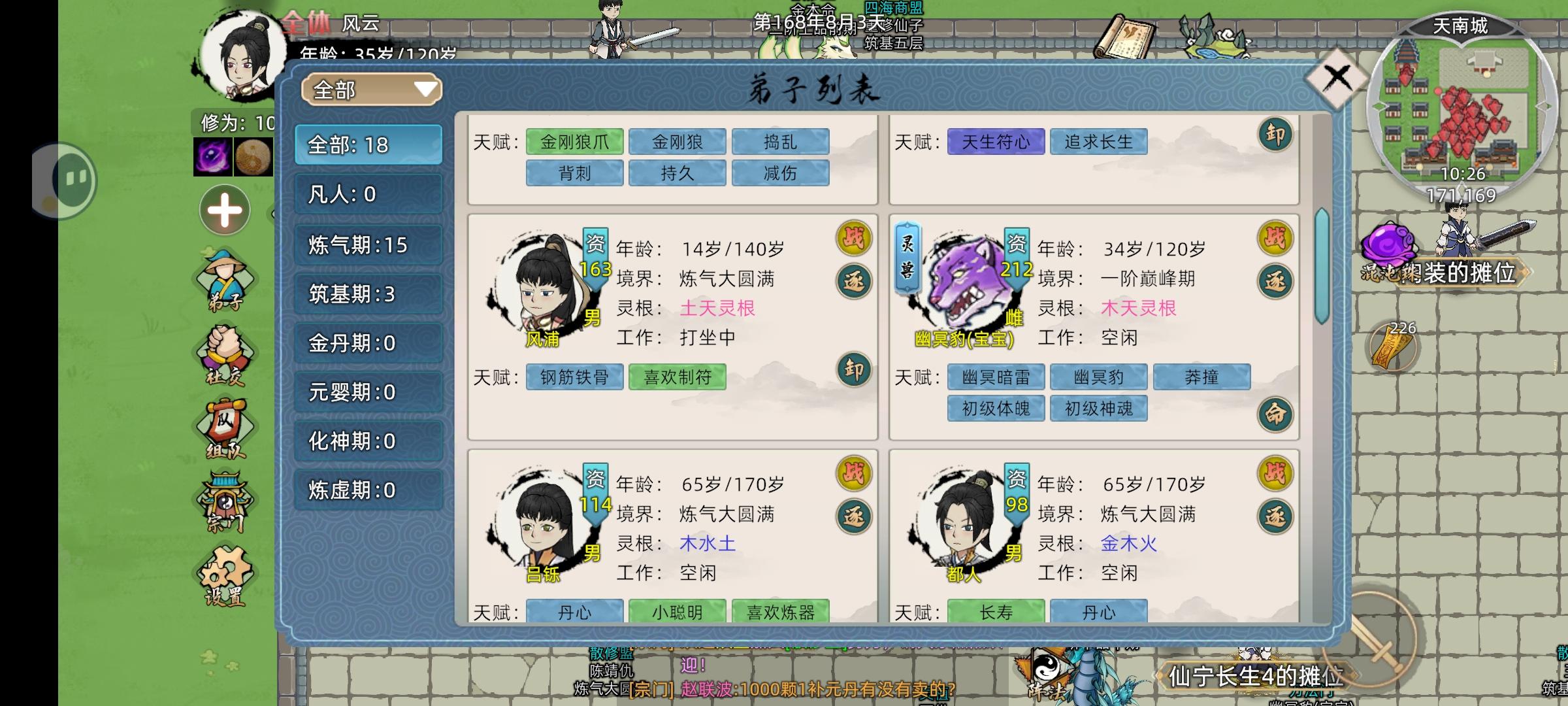This screenshot has height=706, width=1568.
Task: Select the 筑基期:3 filter category
Action: [x=368, y=293]
